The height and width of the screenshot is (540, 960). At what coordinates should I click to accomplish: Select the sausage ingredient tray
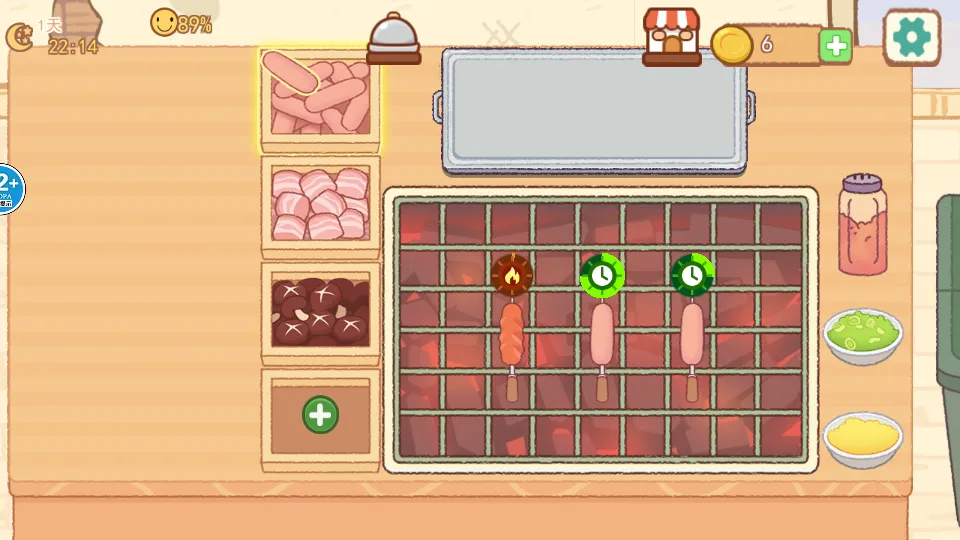320,97
